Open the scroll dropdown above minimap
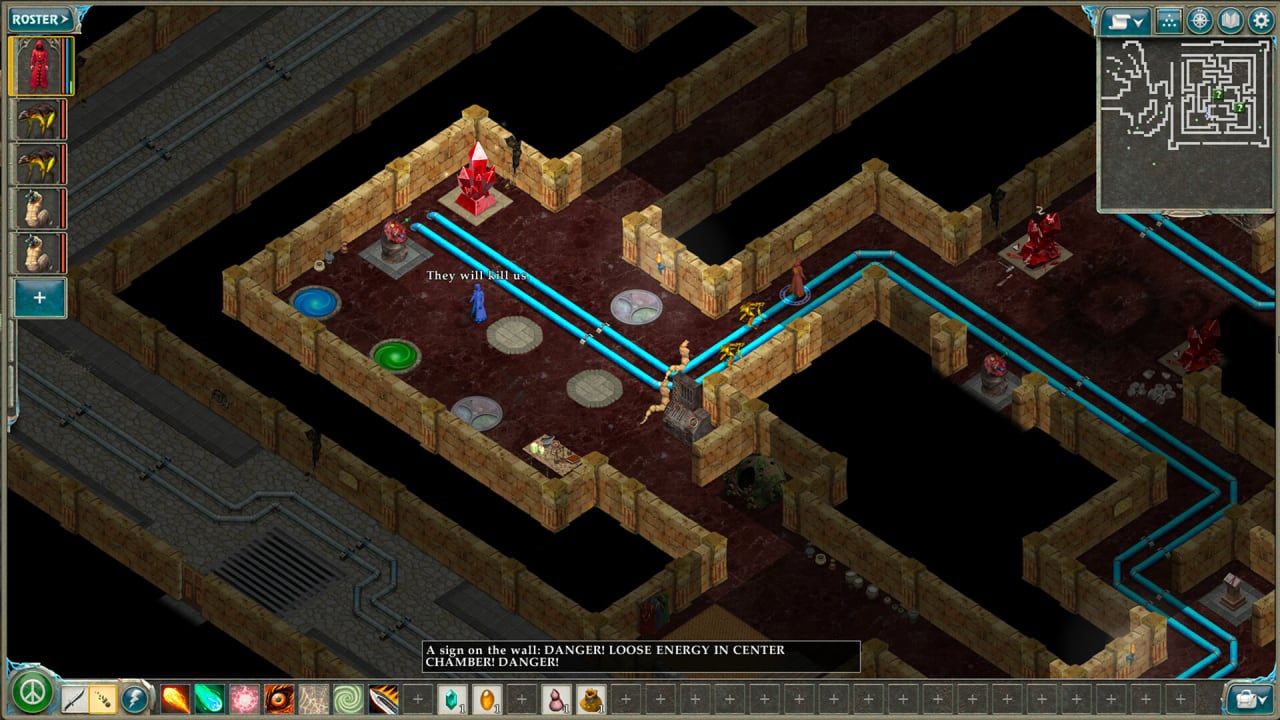 pos(1126,21)
